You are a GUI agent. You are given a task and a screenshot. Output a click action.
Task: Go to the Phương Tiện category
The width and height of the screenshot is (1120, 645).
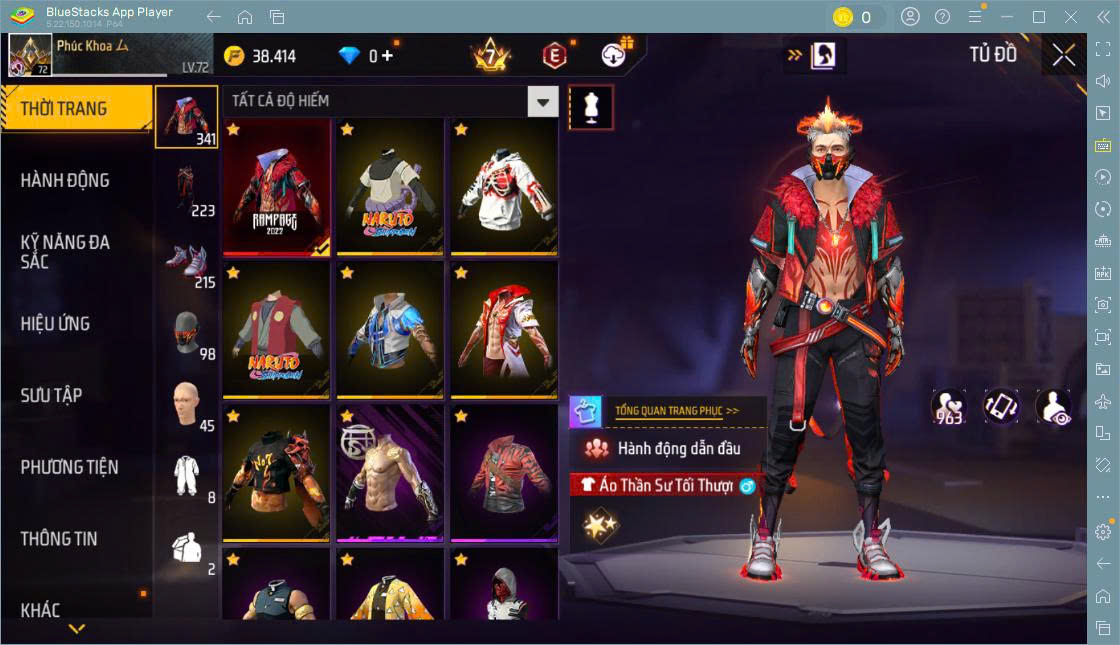click(69, 467)
